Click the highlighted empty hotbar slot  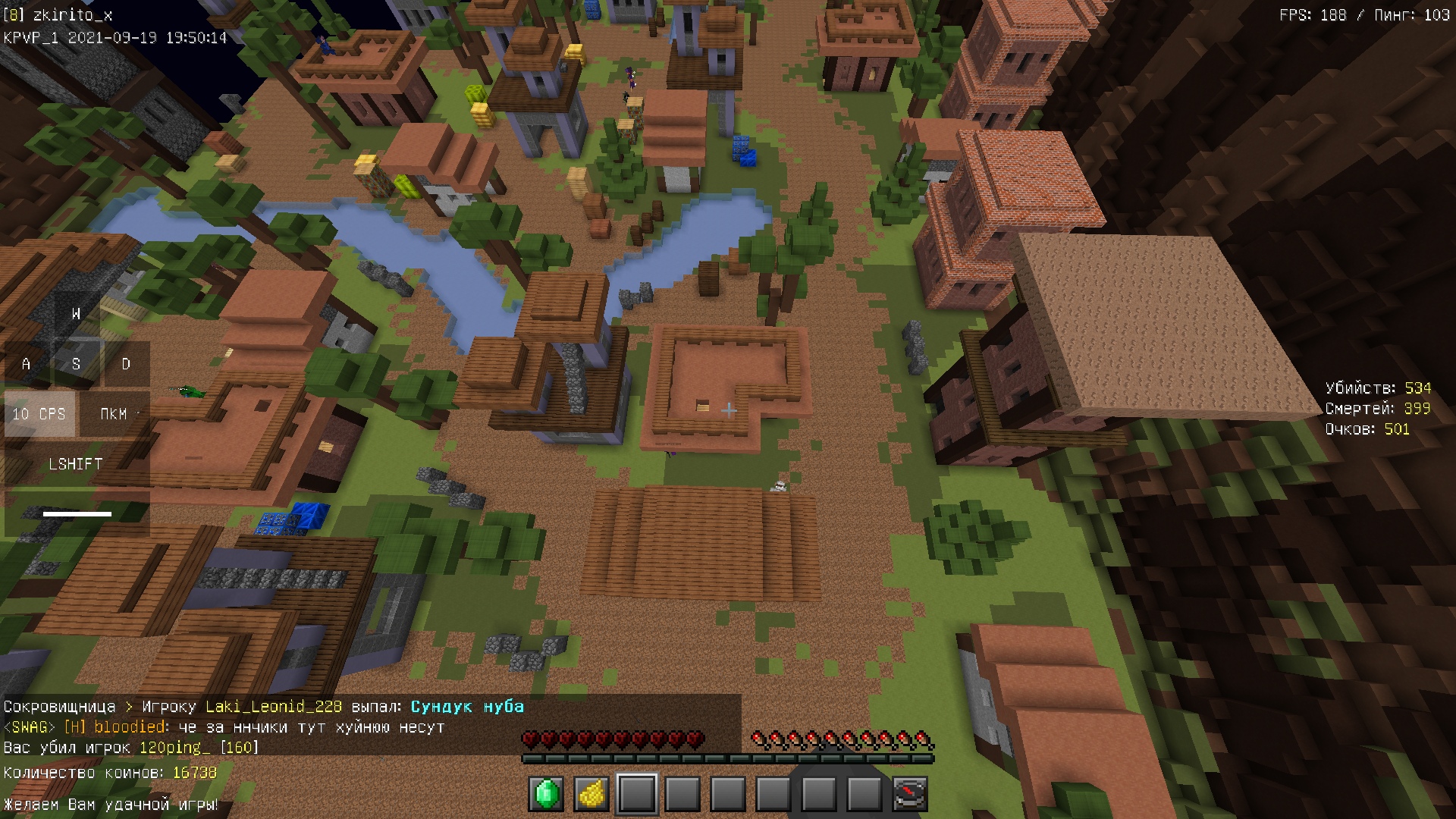637,794
